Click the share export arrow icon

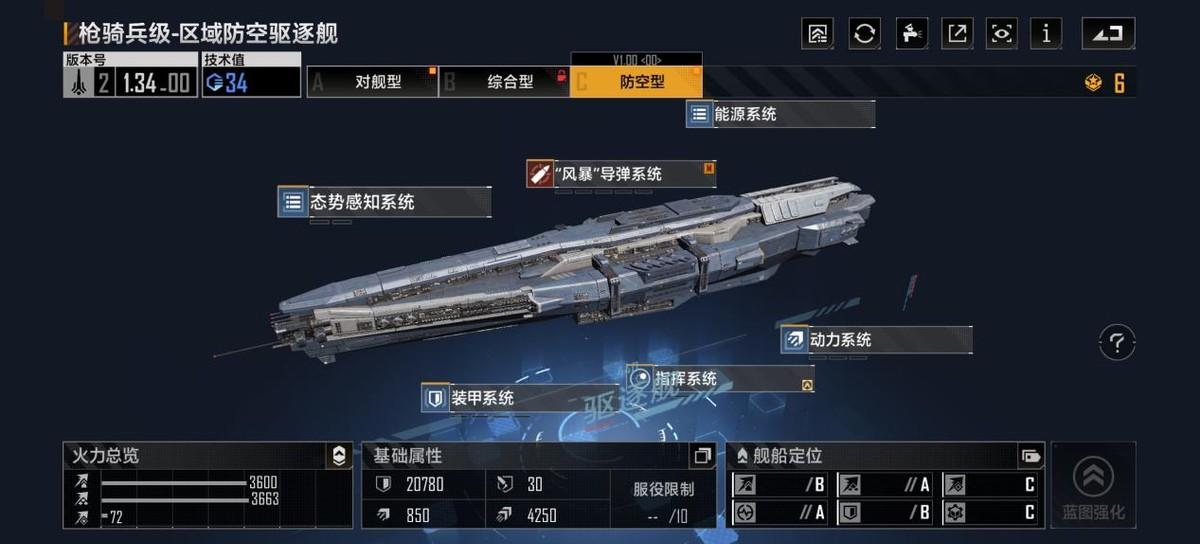[957, 33]
